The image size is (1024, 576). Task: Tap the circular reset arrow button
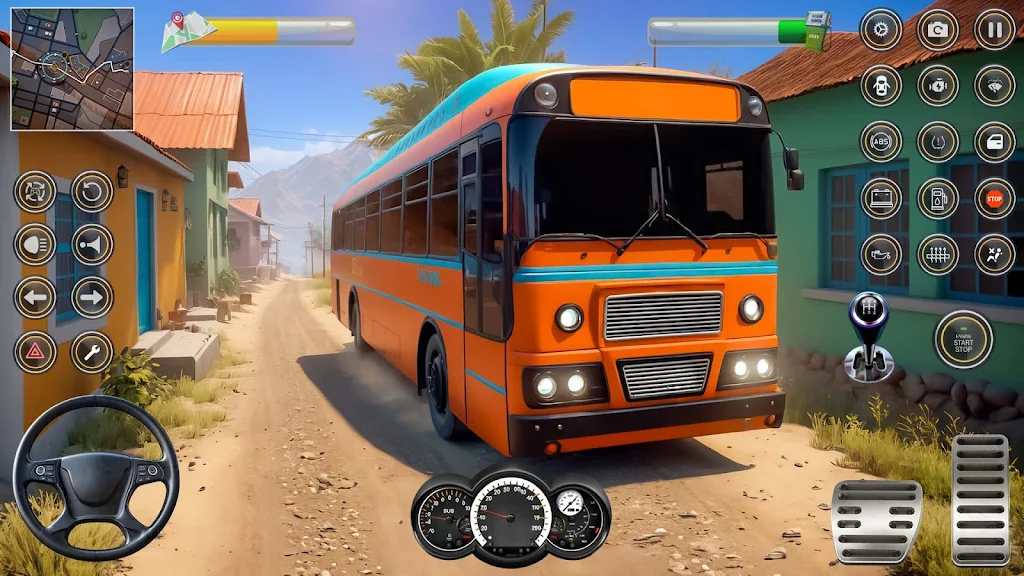92,191
